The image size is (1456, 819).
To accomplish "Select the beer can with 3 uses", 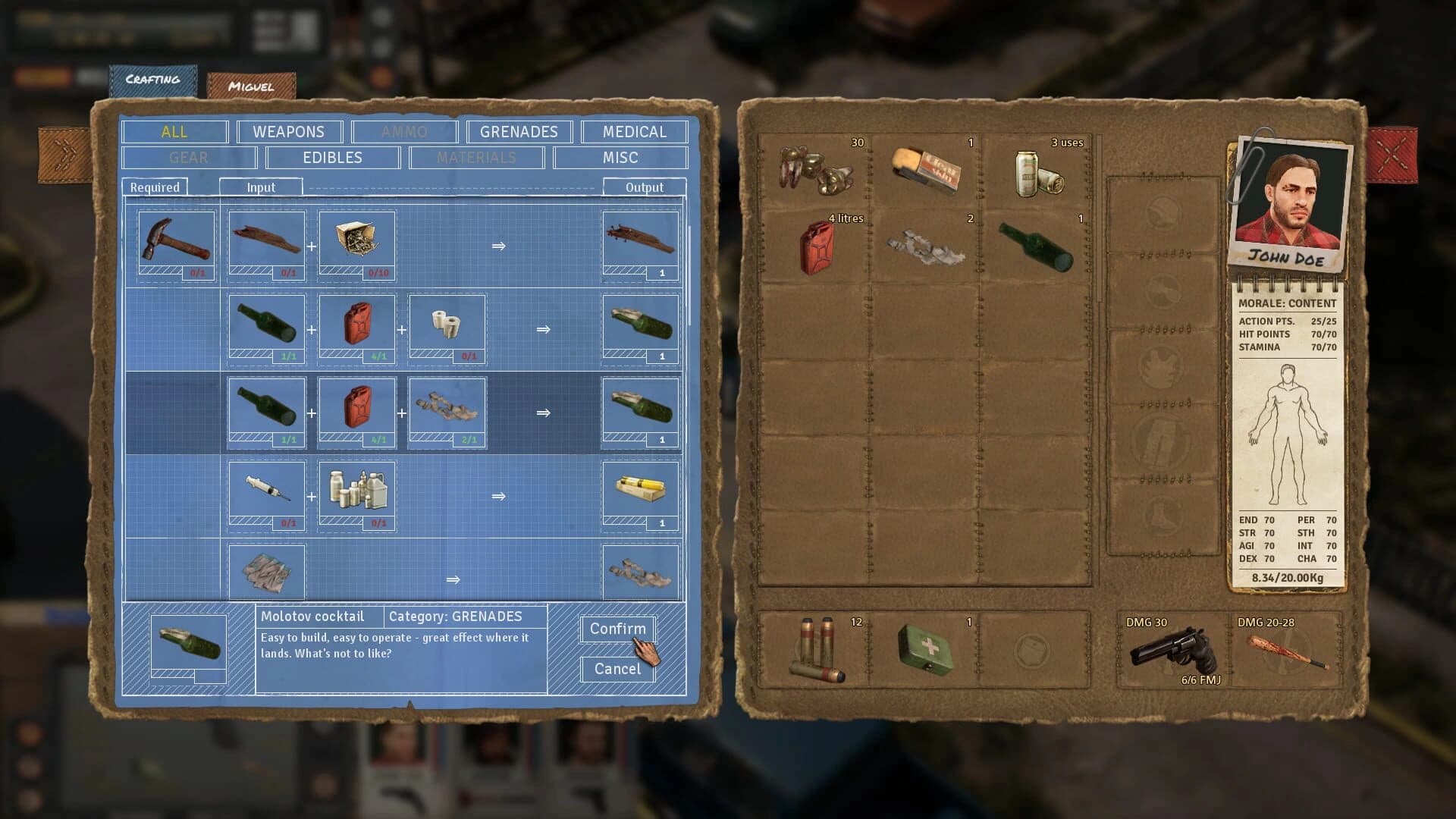I will (x=1035, y=171).
